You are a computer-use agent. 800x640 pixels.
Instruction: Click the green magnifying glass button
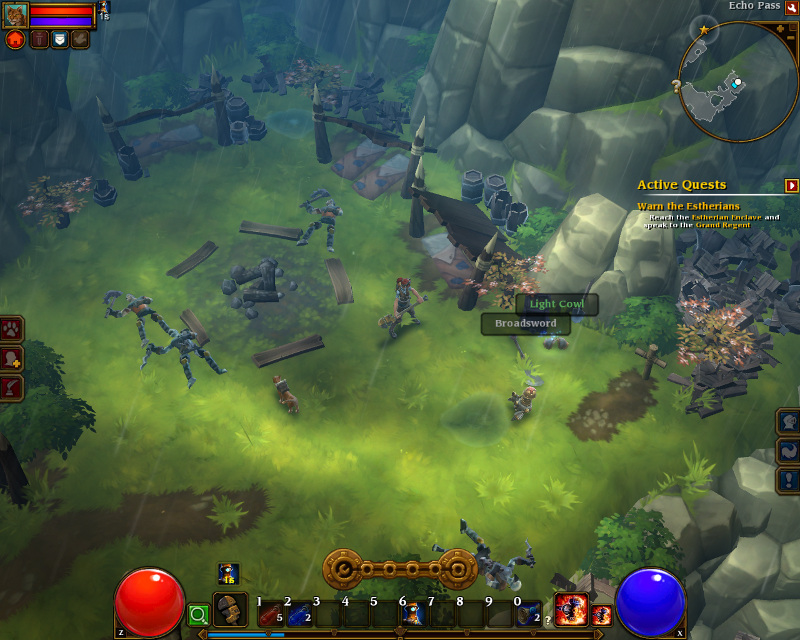[x=198, y=614]
